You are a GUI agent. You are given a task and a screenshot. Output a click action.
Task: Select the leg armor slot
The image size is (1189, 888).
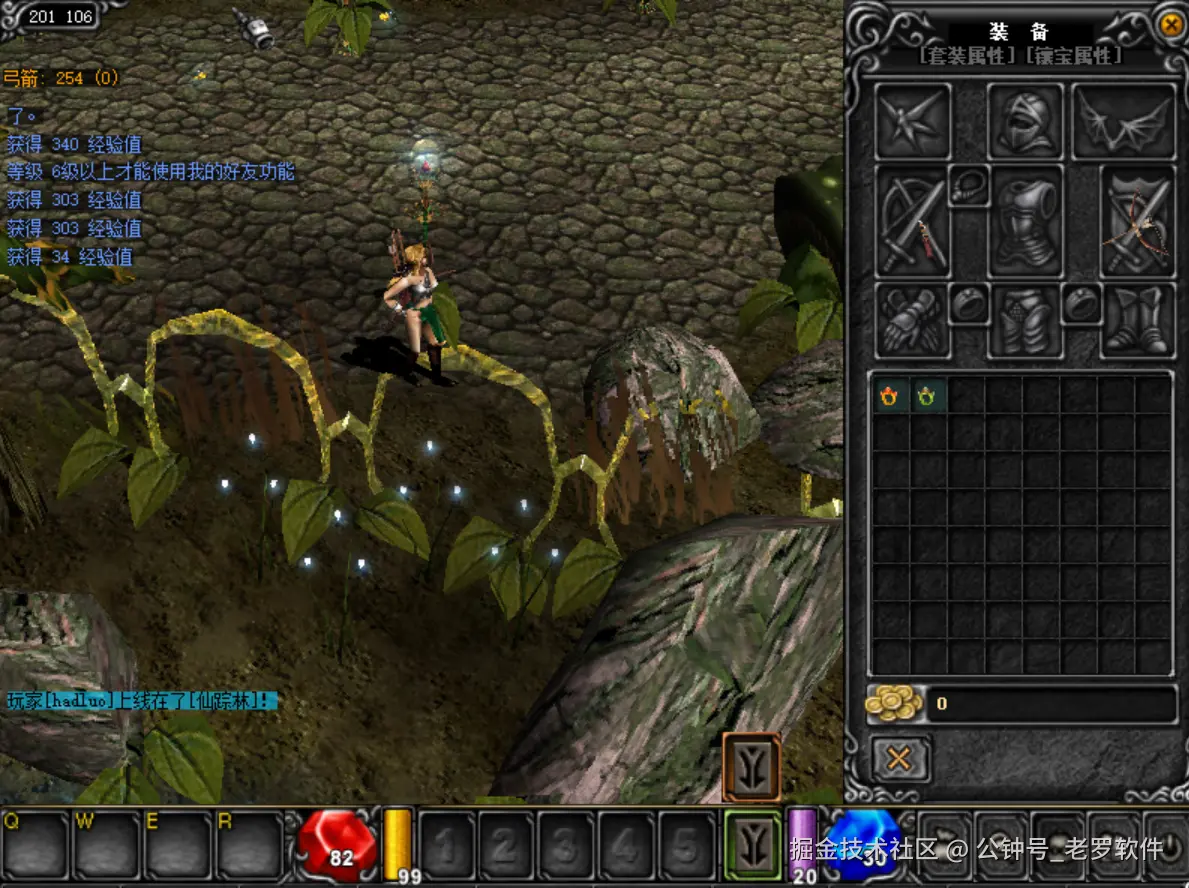pyautogui.click(x=1025, y=321)
